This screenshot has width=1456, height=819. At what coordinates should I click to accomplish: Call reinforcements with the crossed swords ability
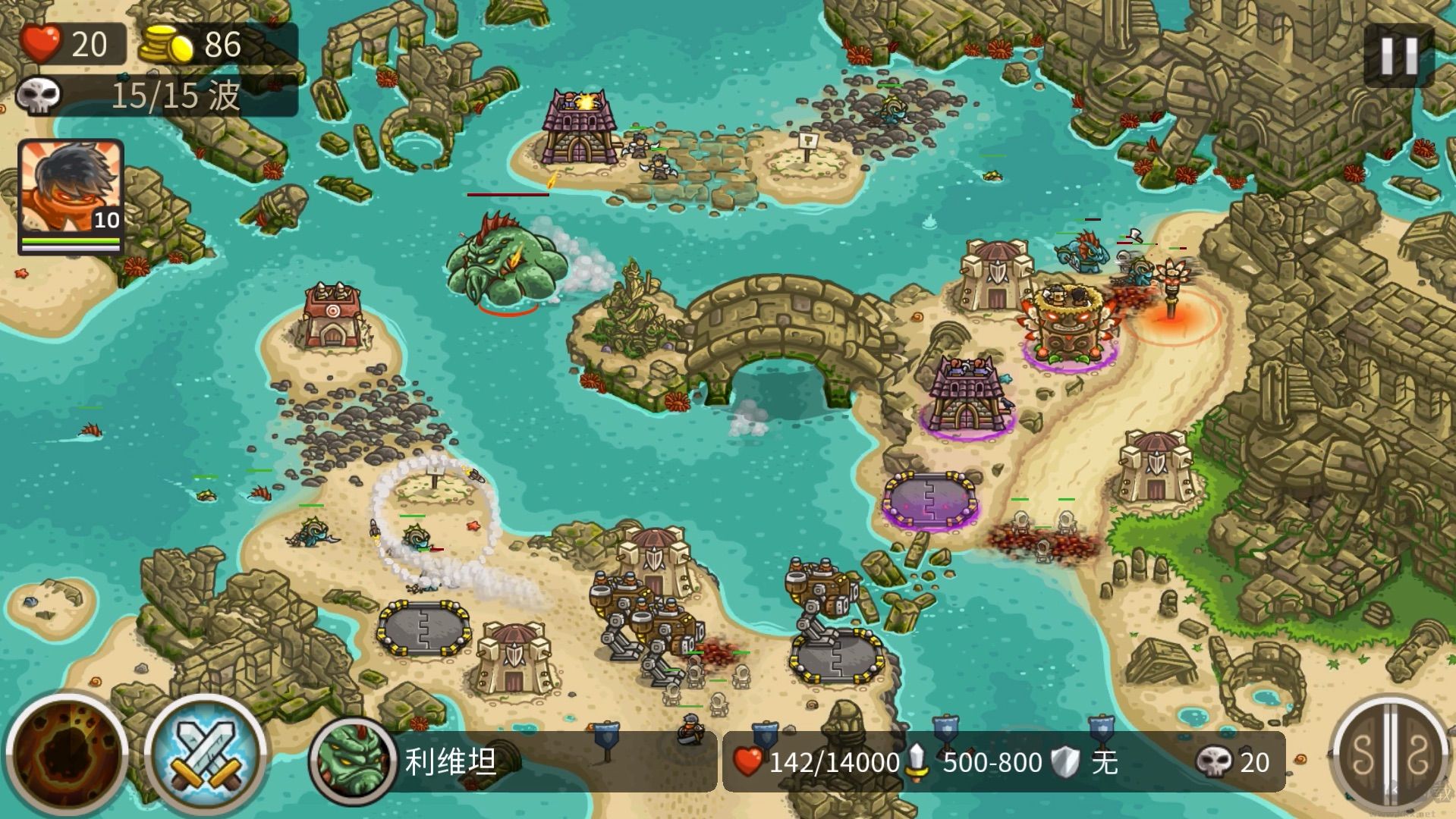pos(206,755)
